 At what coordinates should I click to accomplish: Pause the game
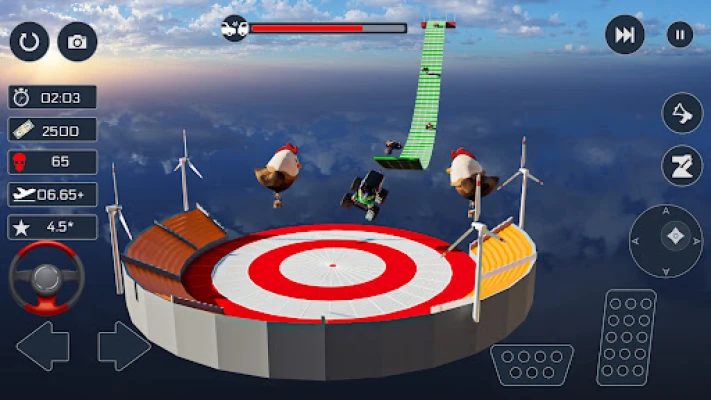(x=680, y=35)
